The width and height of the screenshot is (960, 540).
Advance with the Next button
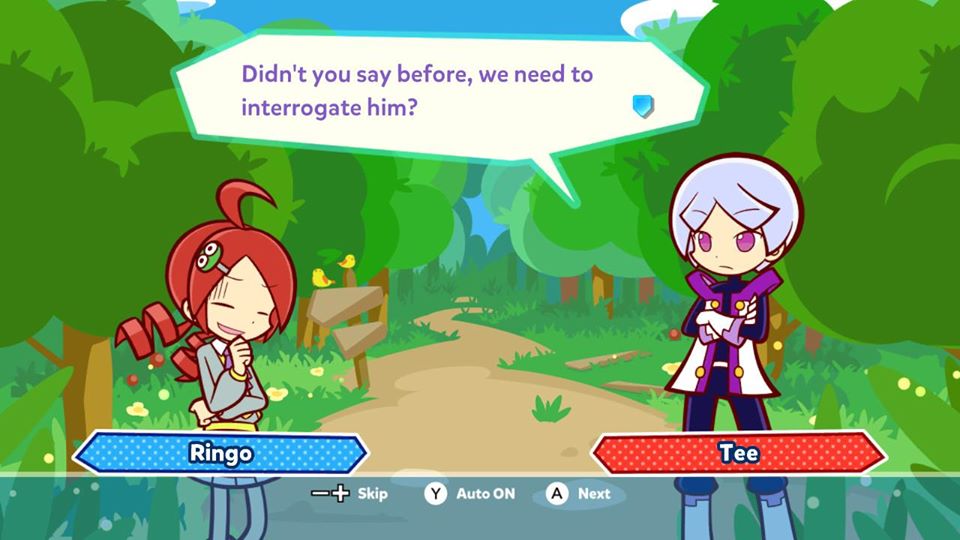point(579,493)
